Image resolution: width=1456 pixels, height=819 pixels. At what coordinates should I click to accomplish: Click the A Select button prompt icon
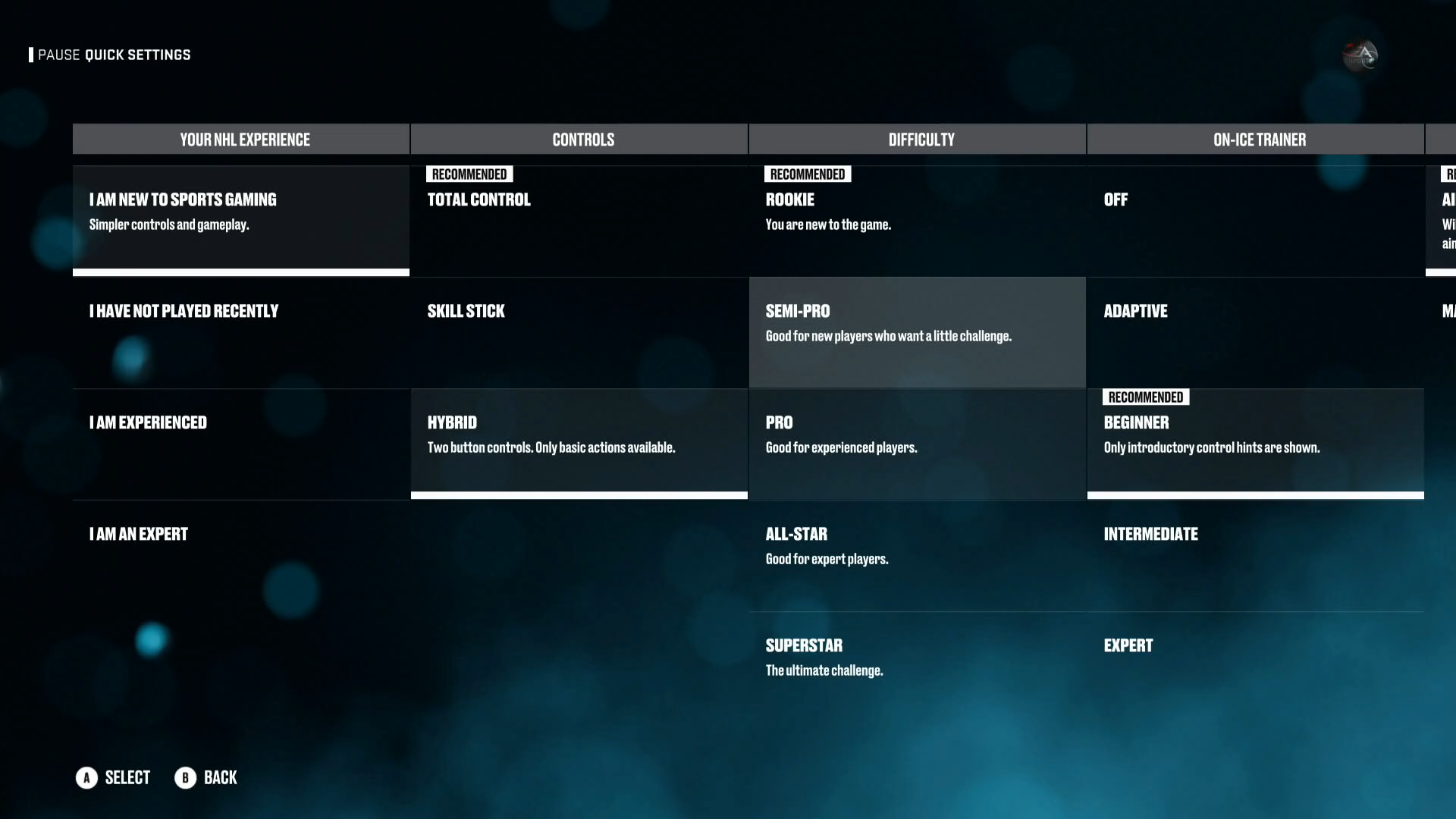tap(86, 777)
